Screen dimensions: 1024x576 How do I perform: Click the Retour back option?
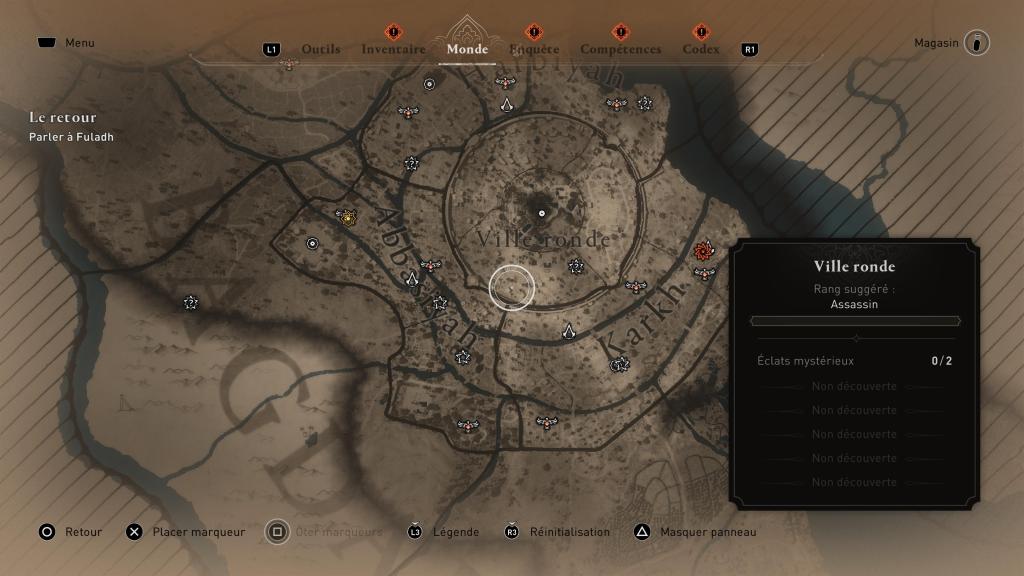[x=70, y=532]
